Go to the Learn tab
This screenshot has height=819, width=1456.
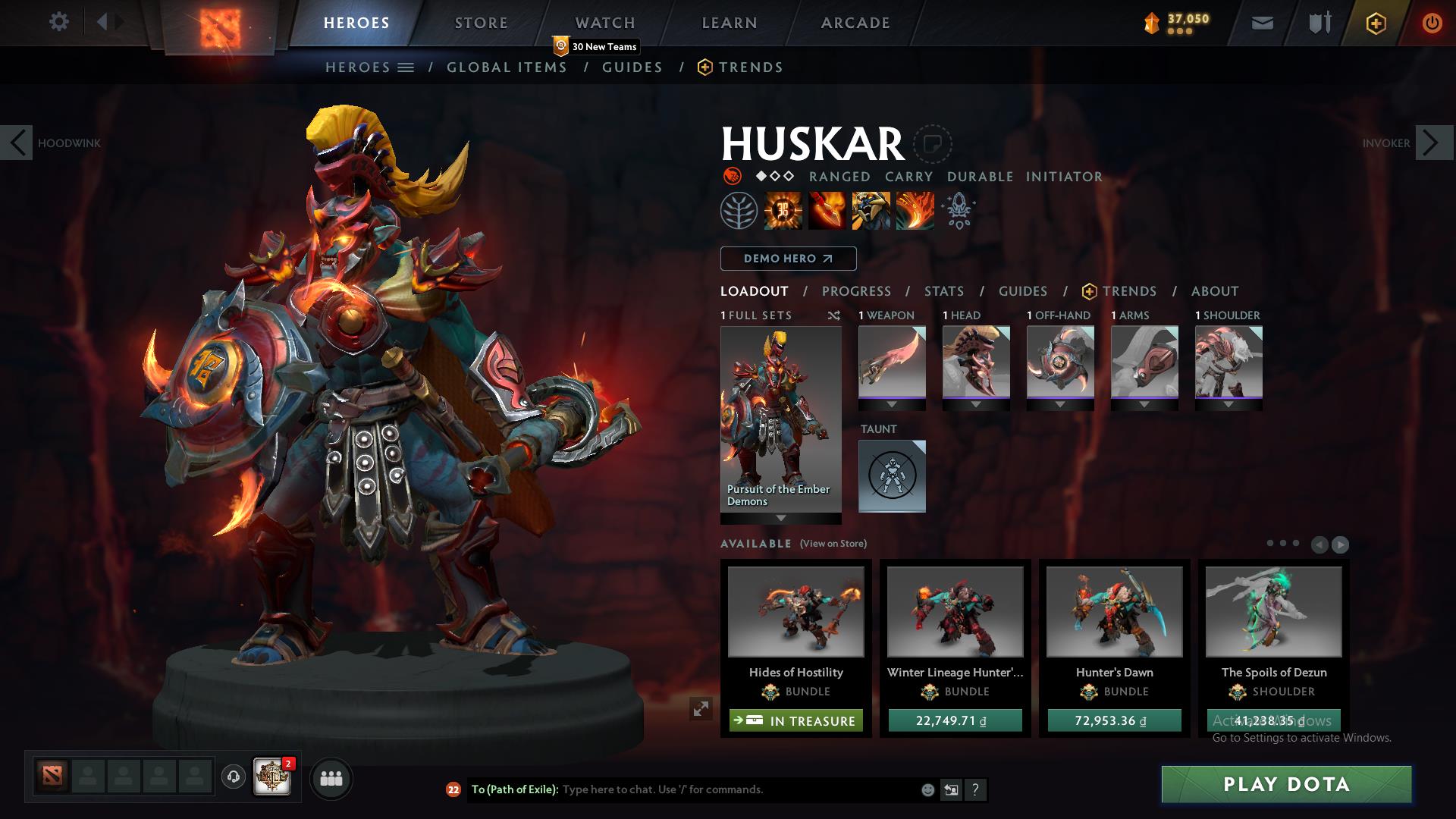pos(729,23)
